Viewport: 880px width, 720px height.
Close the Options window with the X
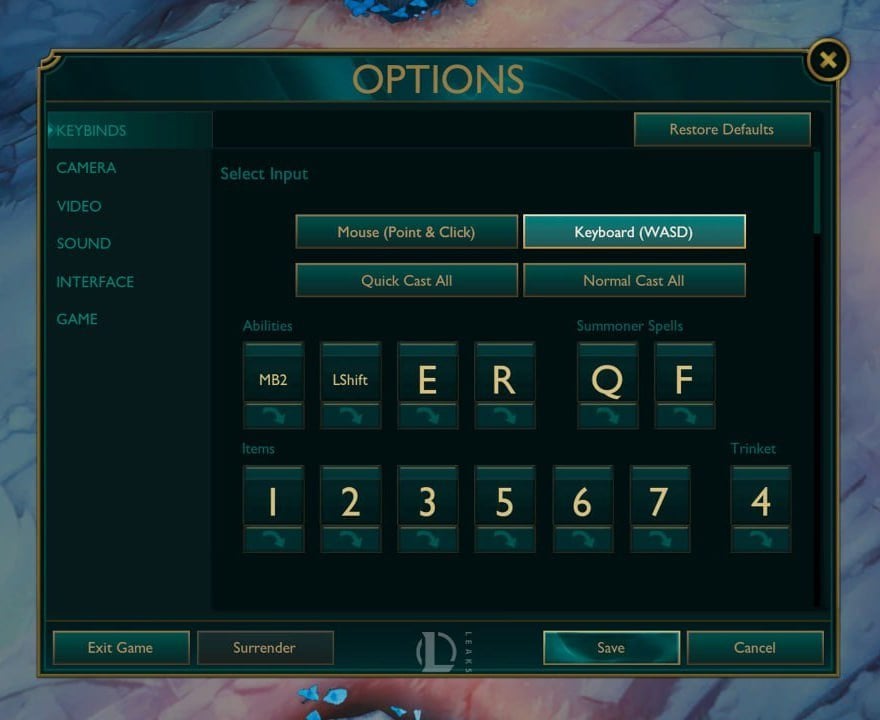point(827,61)
